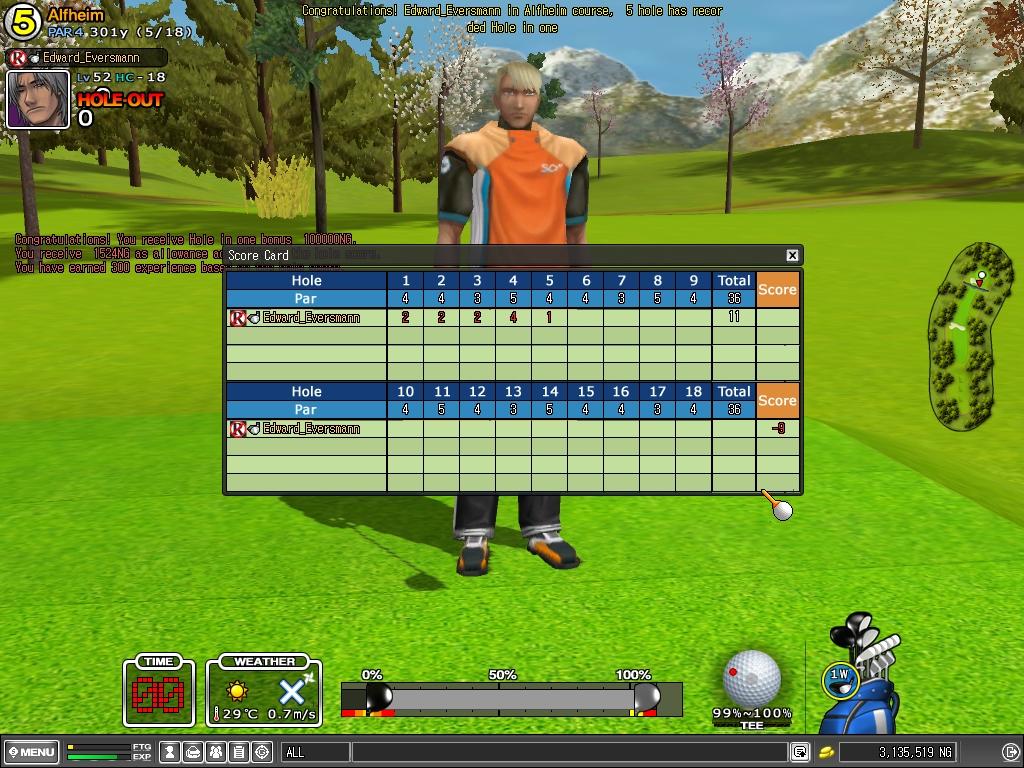Click the circular target icon

click(x=263, y=752)
